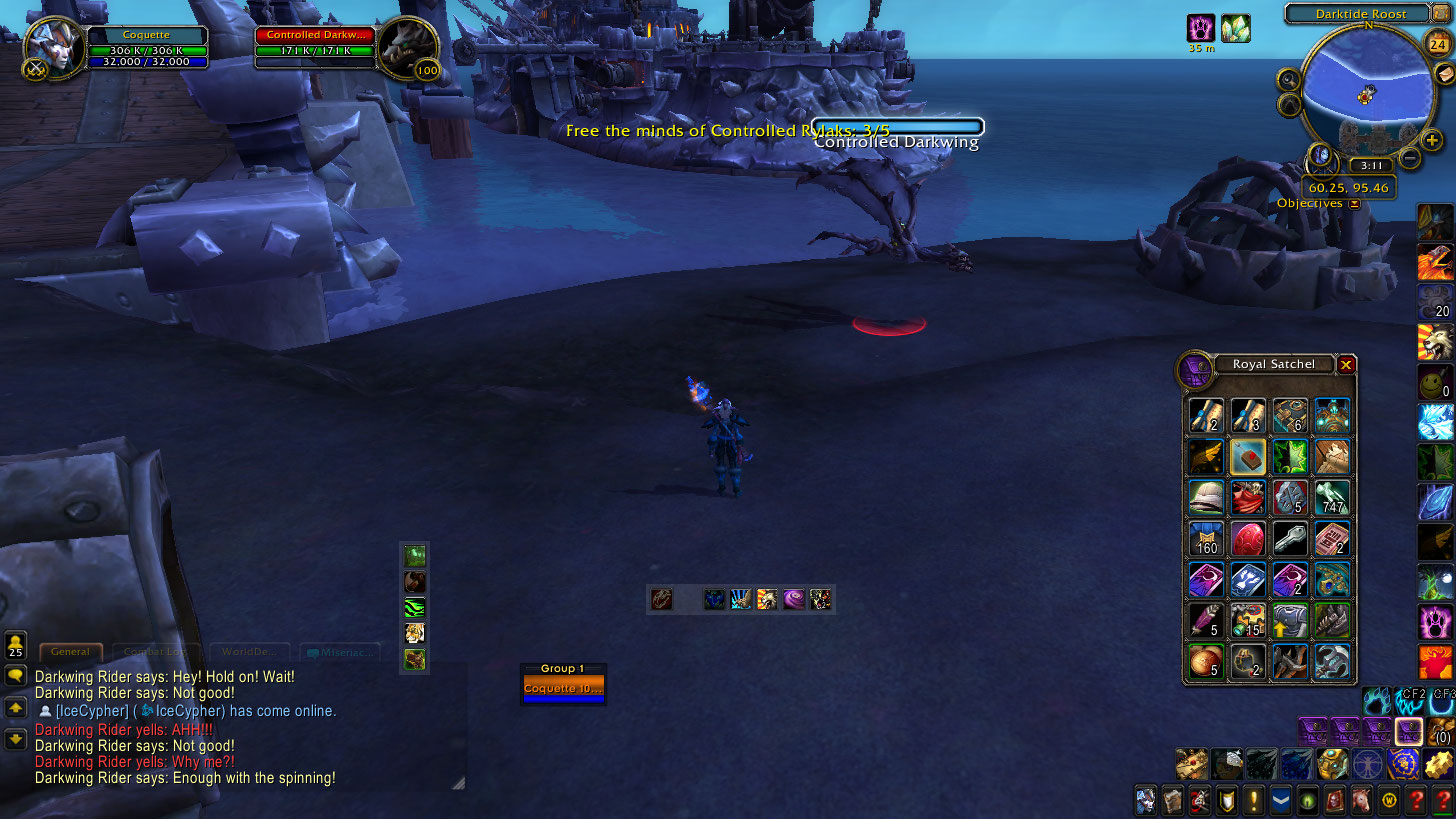Open the yellow exclamation quest log button

tap(1254, 800)
